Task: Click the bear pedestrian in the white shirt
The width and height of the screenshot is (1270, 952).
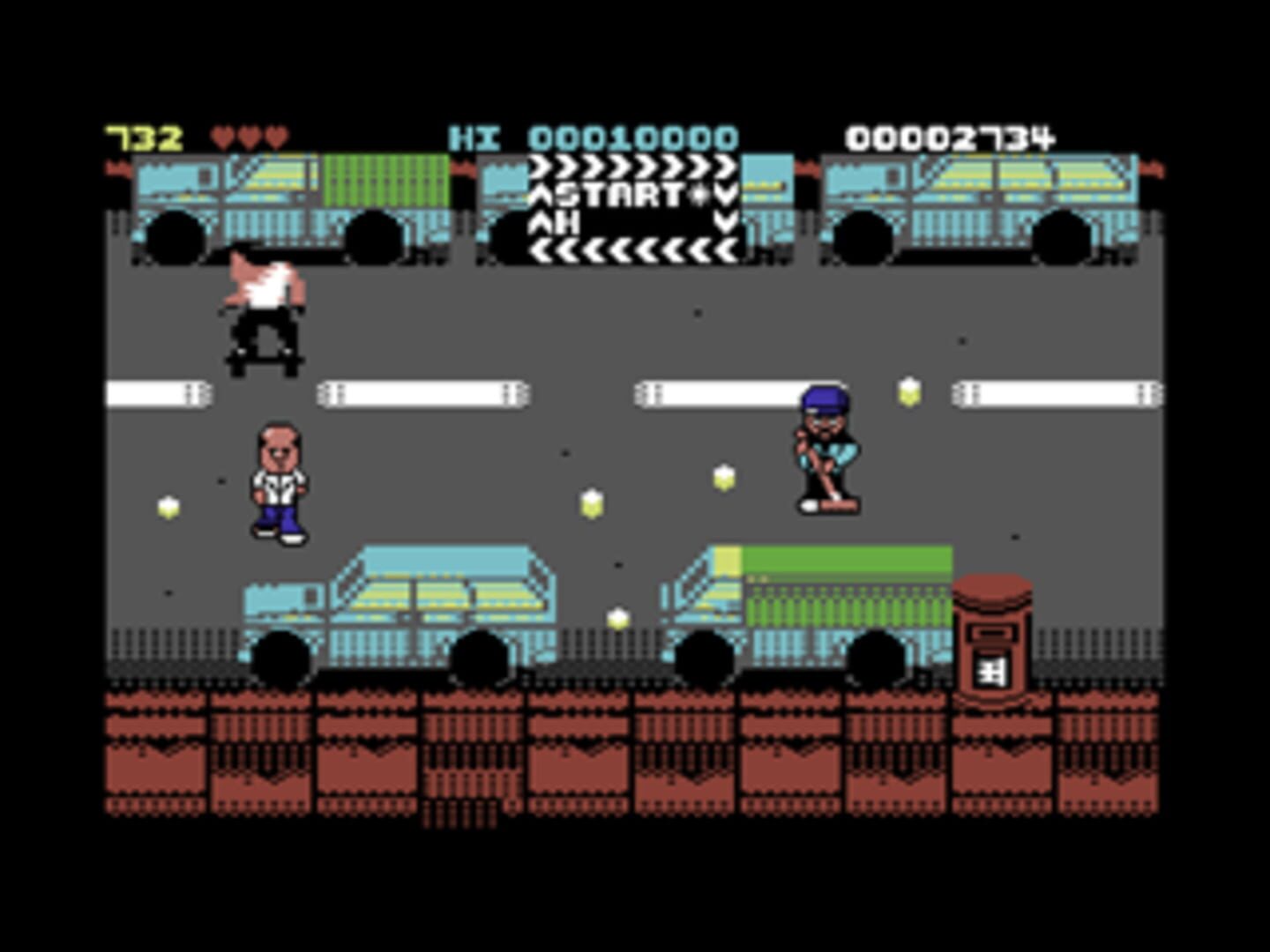Action: [x=280, y=480]
